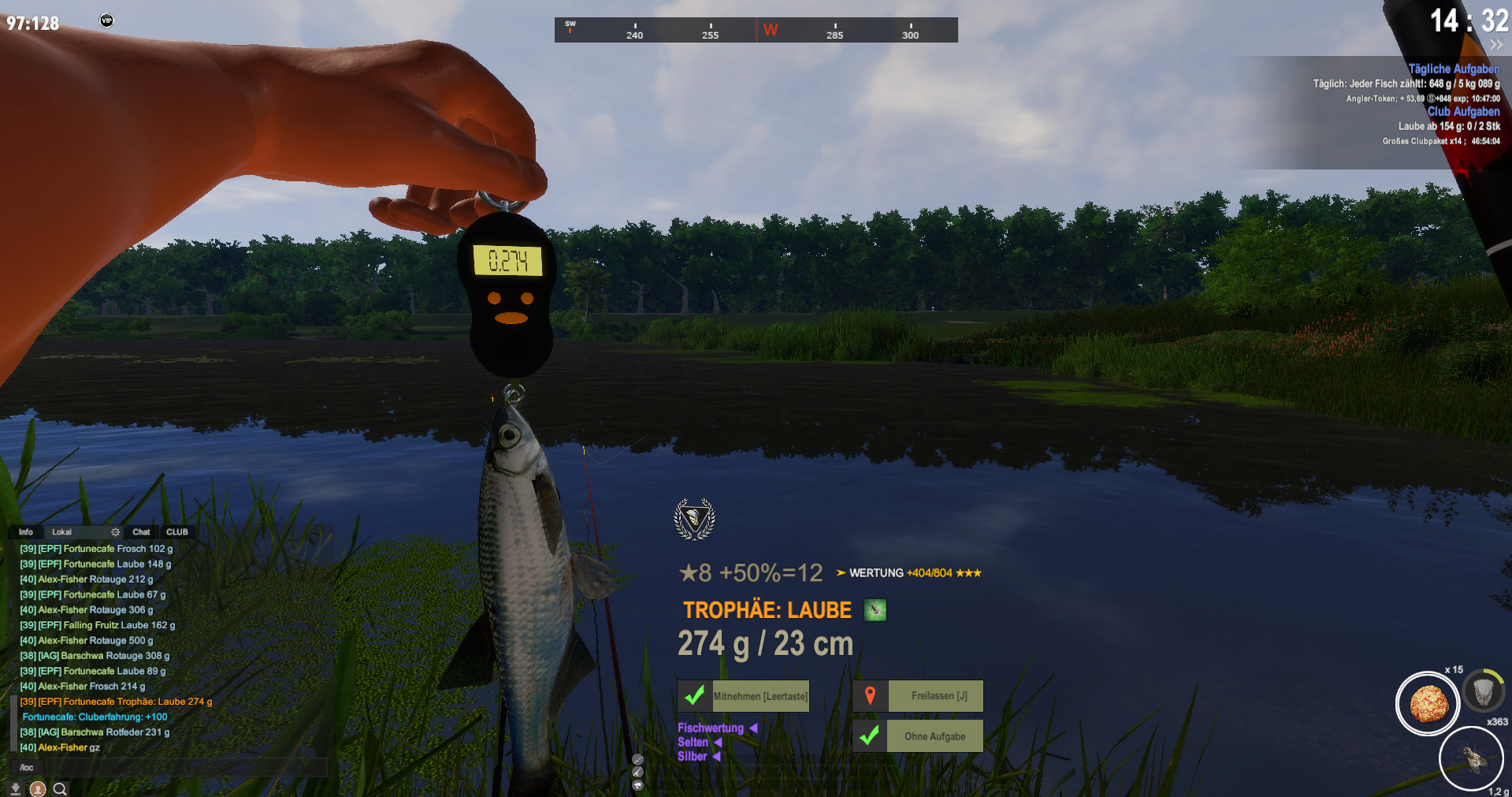
Task: Open the player profile icon below chat
Action: click(37, 788)
